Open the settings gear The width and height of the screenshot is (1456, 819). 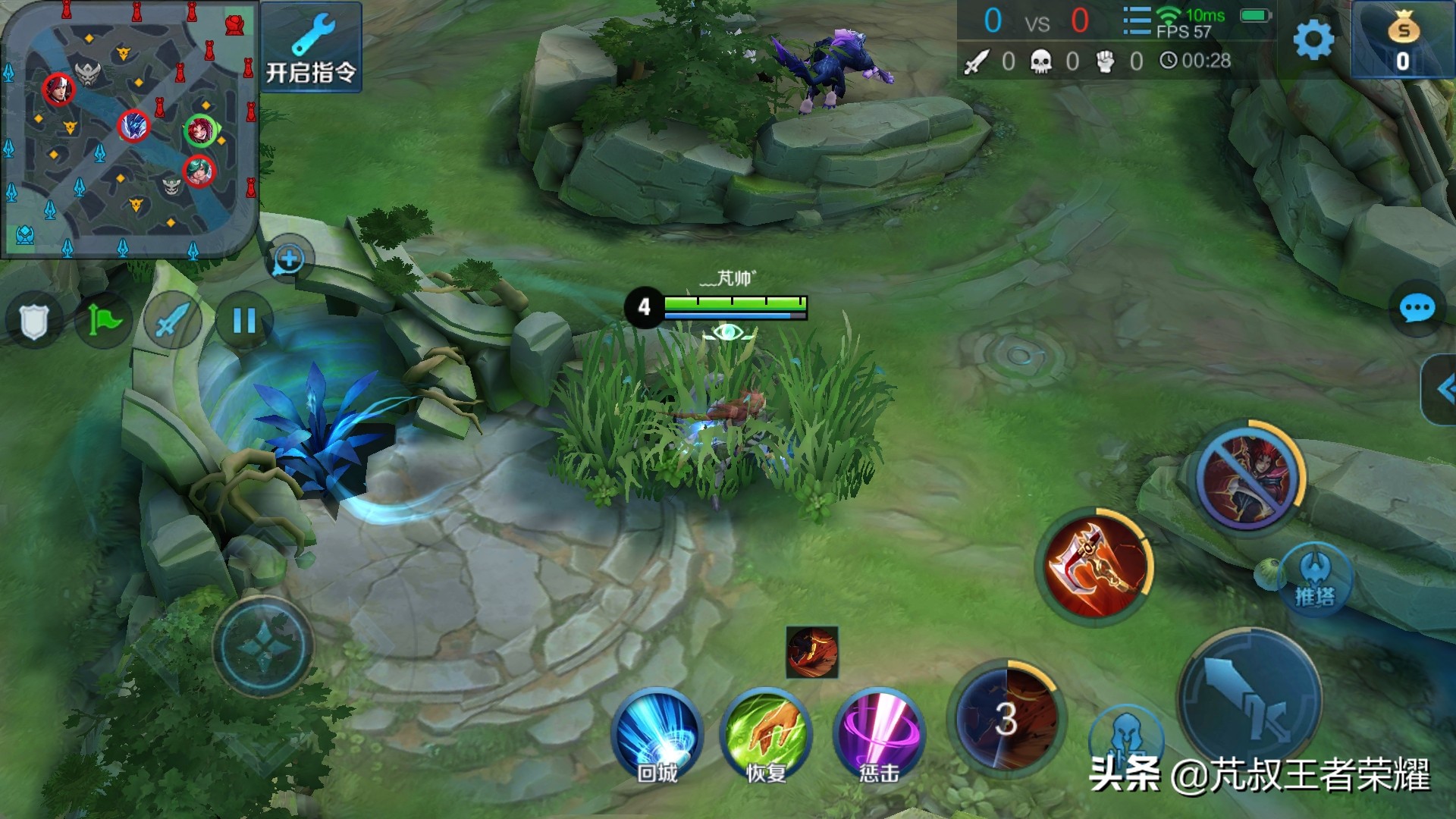tap(1313, 39)
